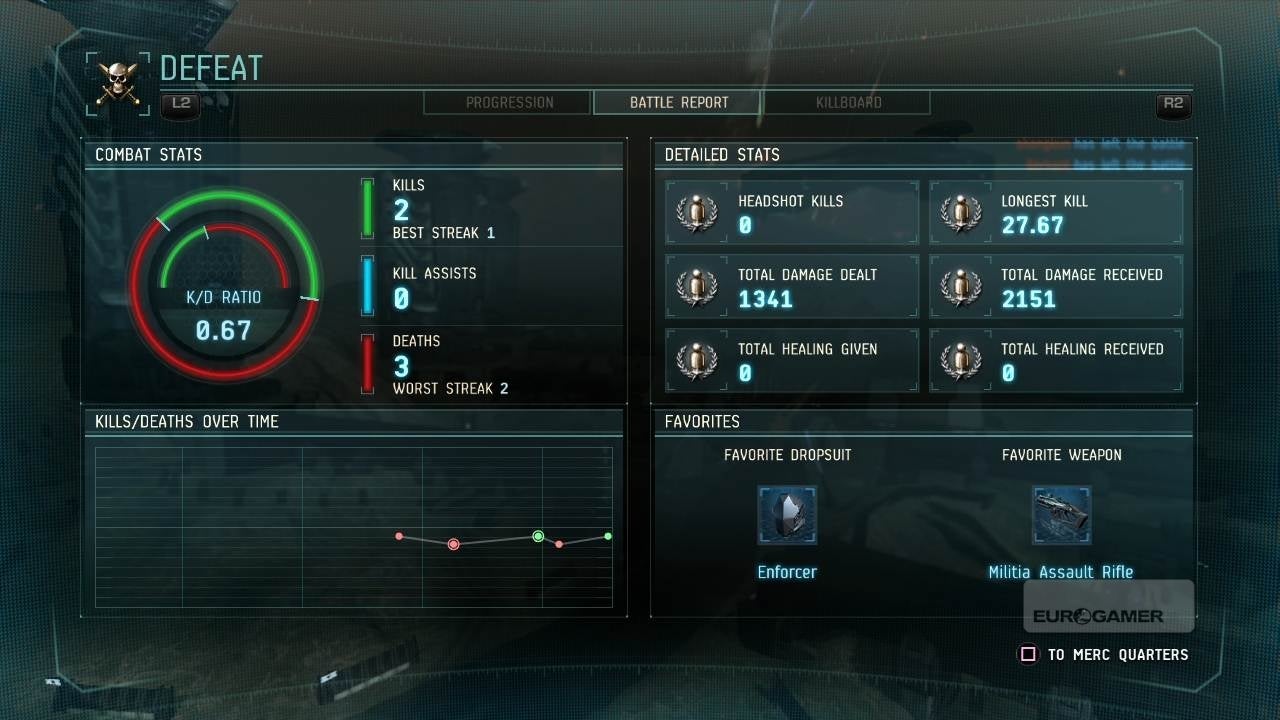Switch to the Progression tab
This screenshot has height=720, width=1280.
(509, 103)
